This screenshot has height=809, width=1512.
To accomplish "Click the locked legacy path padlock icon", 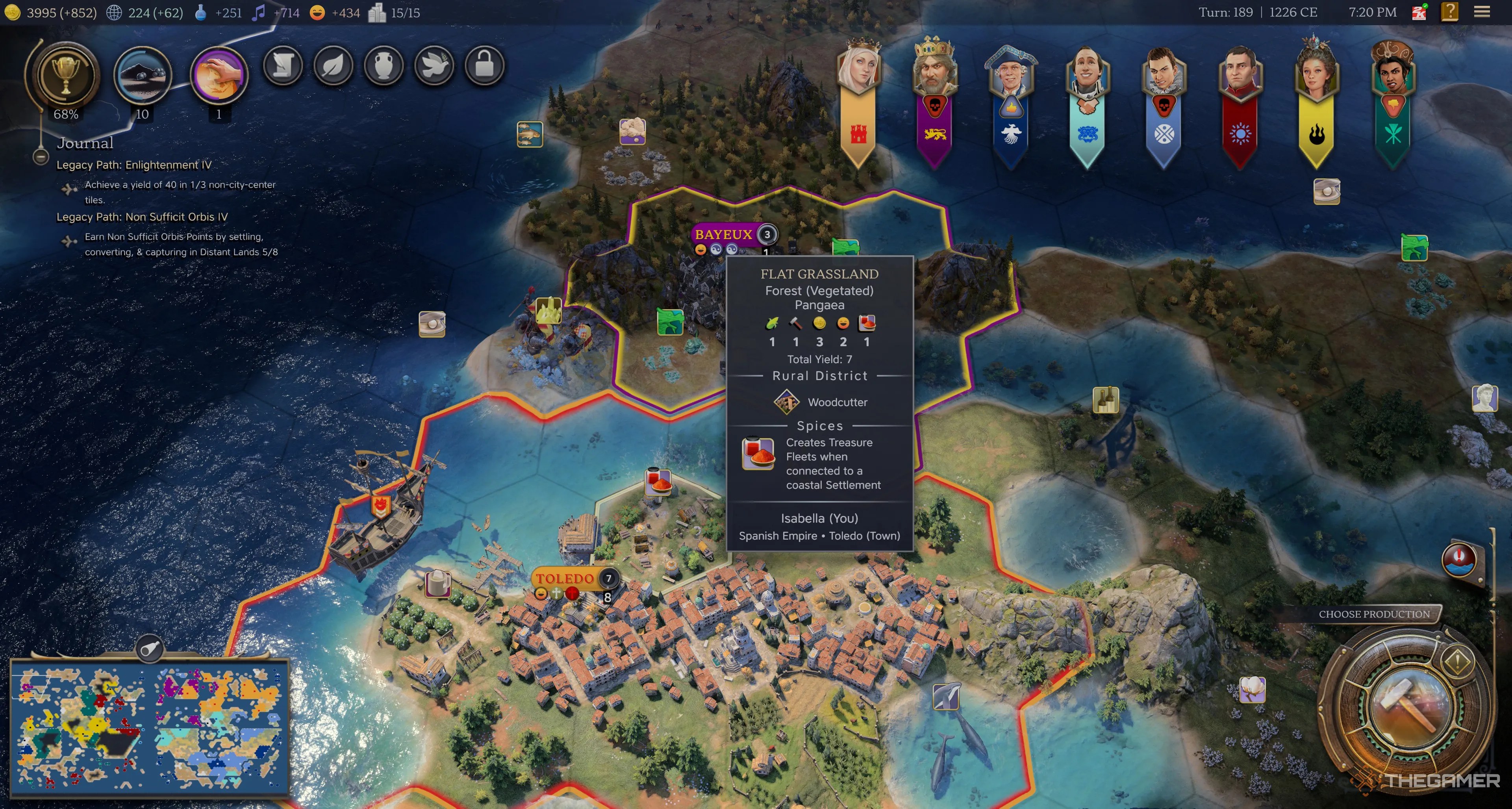I will pos(485,66).
